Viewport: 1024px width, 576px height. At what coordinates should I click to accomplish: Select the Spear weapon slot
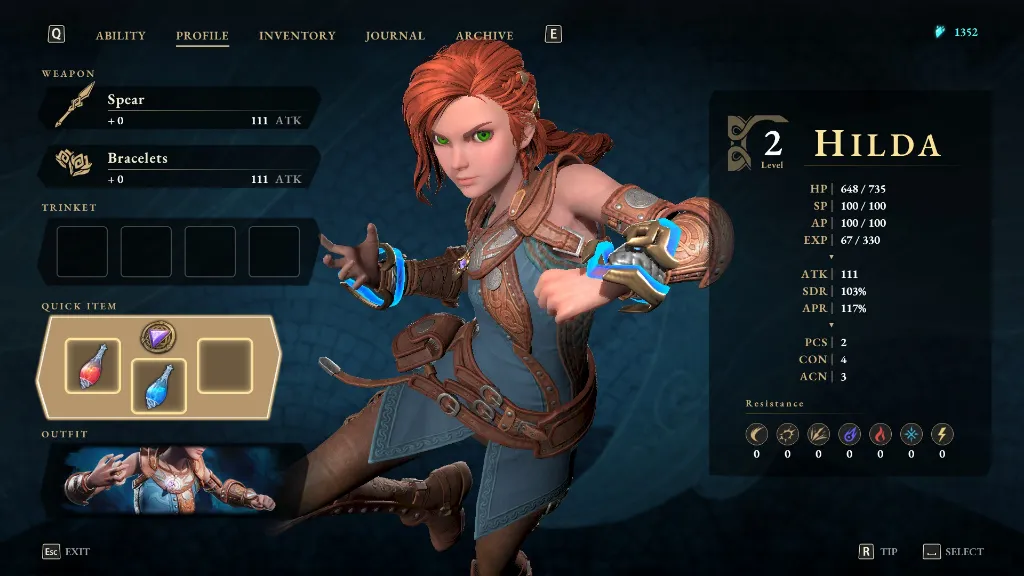click(180, 109)
